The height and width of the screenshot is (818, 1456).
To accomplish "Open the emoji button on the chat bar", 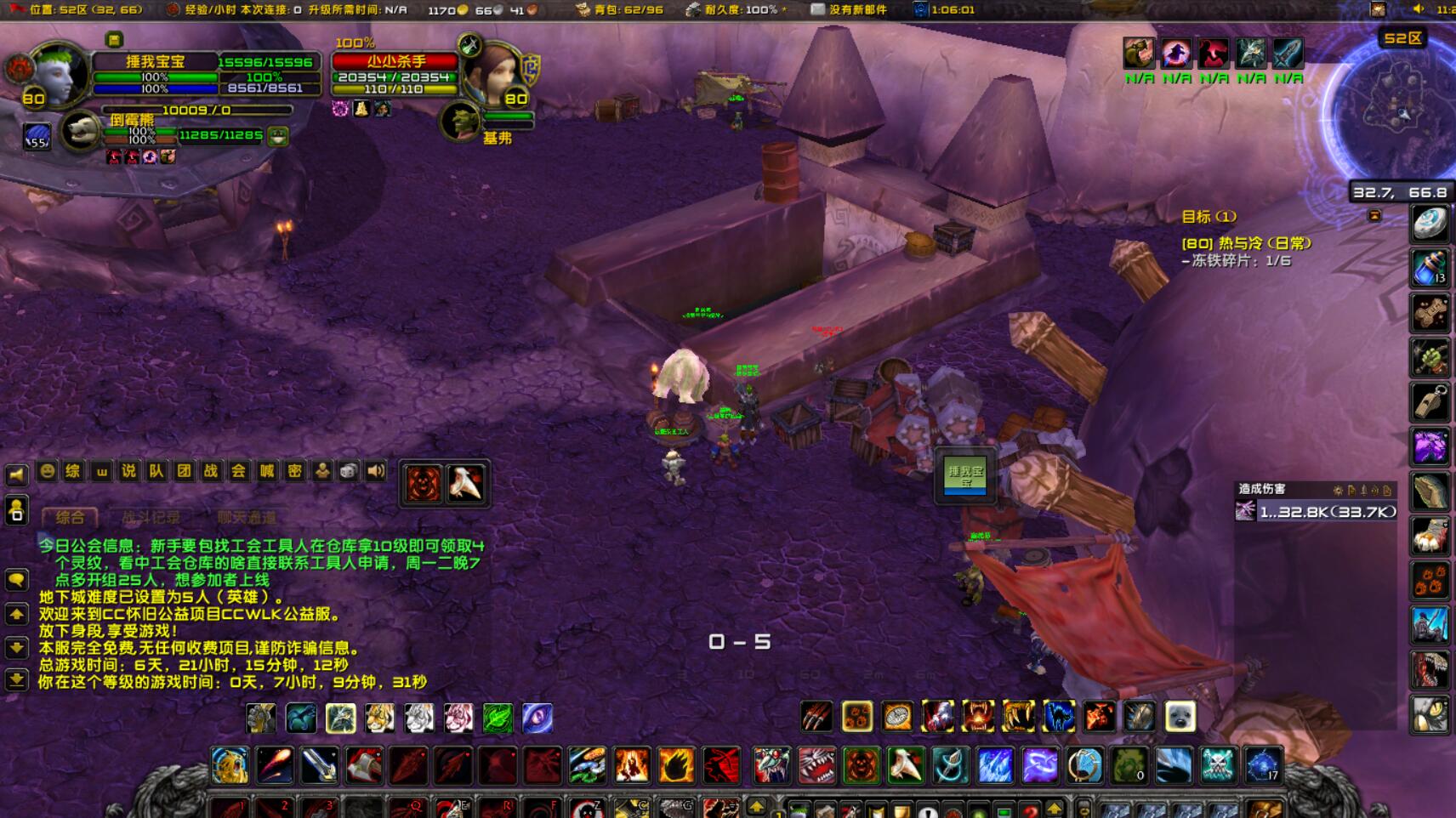I will (48, 471).
